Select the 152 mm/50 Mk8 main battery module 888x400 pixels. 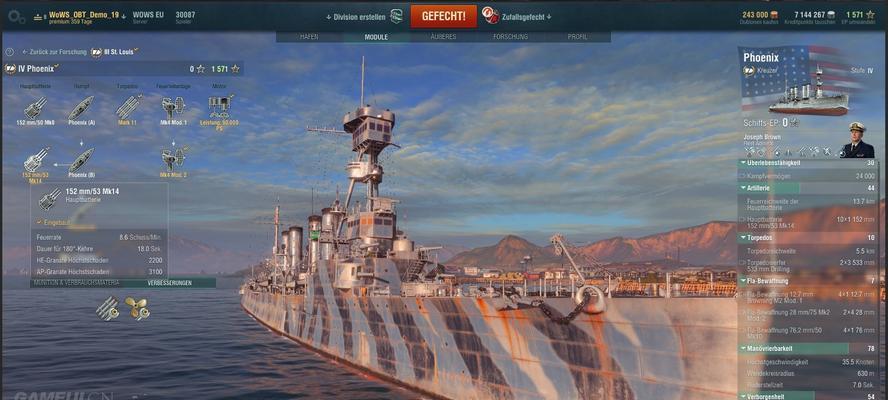click(36, 109)
